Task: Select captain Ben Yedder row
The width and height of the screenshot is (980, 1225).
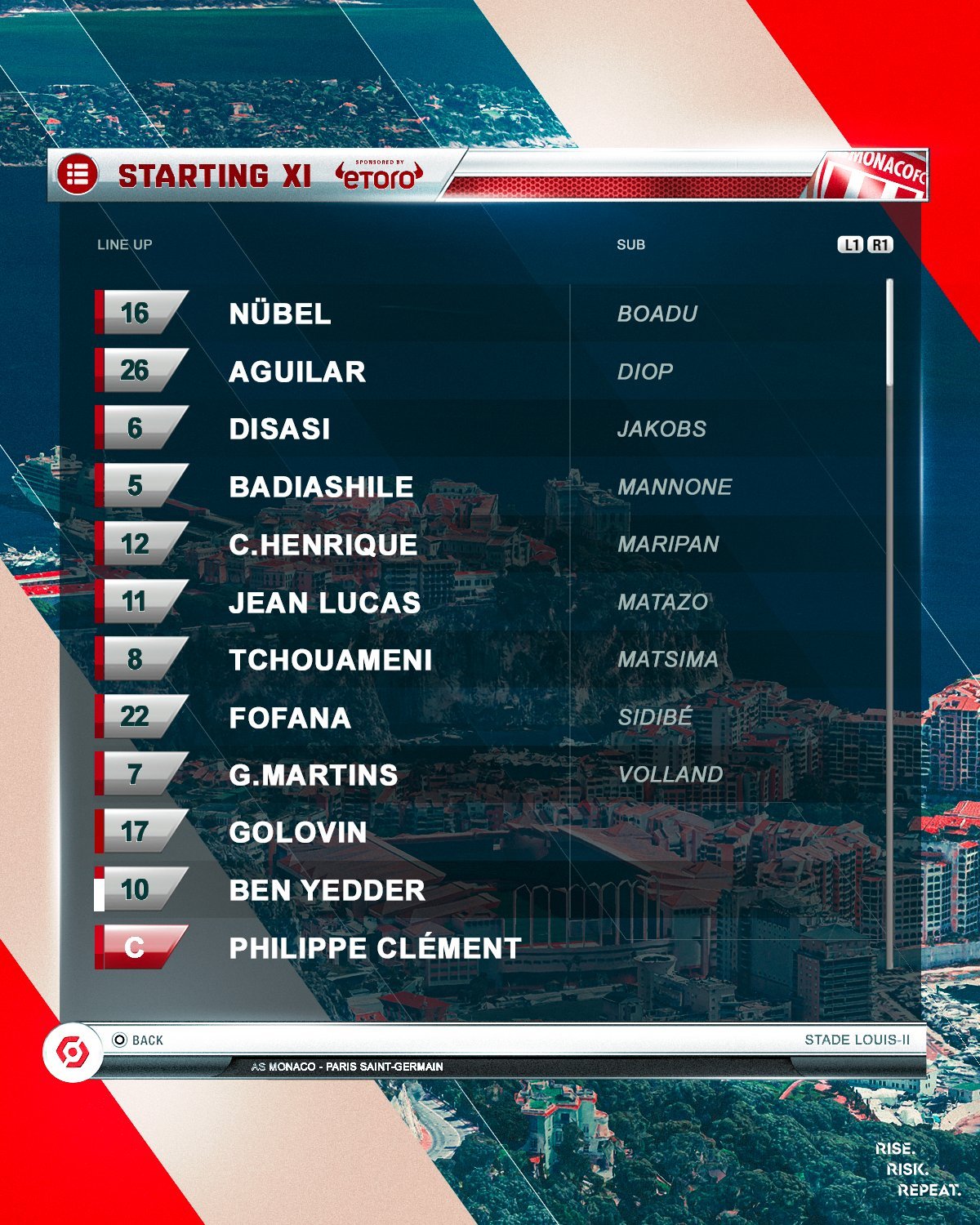Action: pyautogui.click(x=327, y=890)
